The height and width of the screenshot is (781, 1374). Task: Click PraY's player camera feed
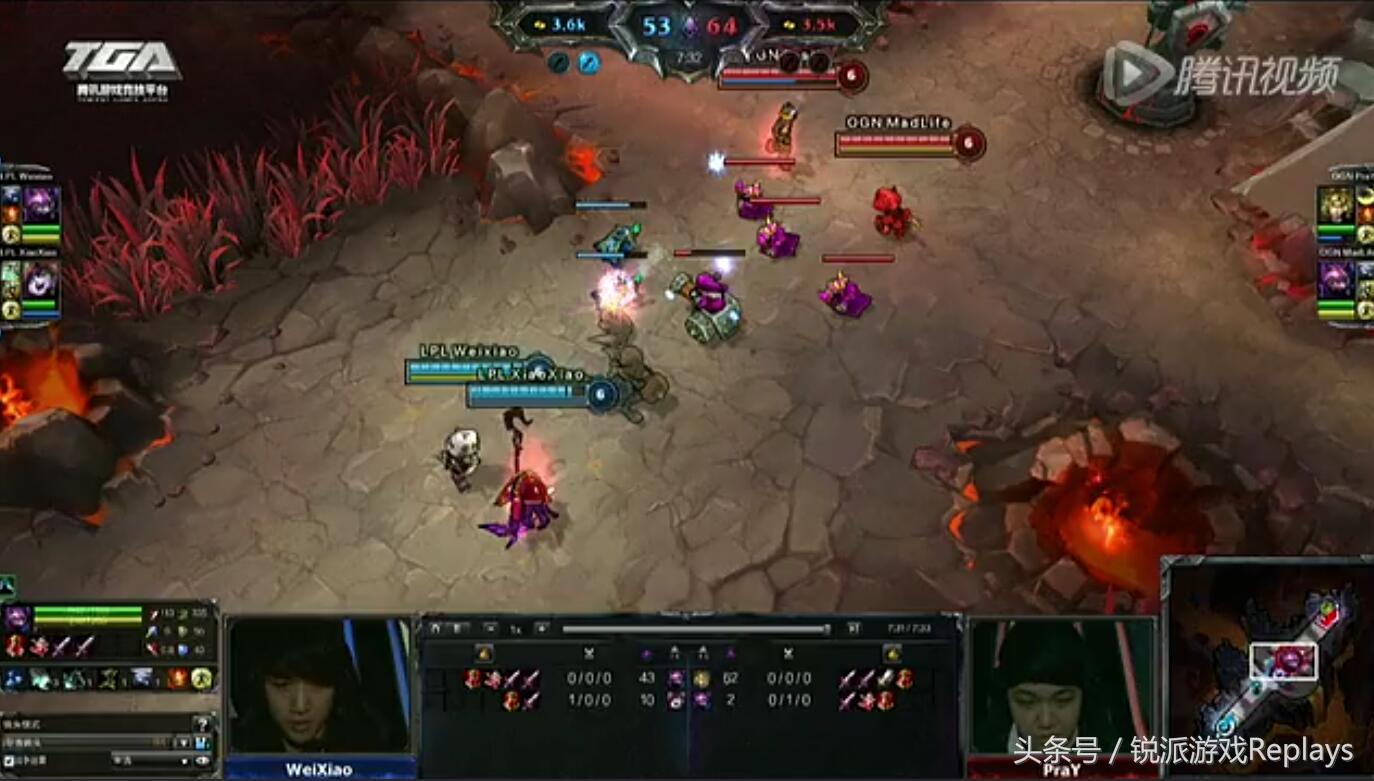[1061, 686]
